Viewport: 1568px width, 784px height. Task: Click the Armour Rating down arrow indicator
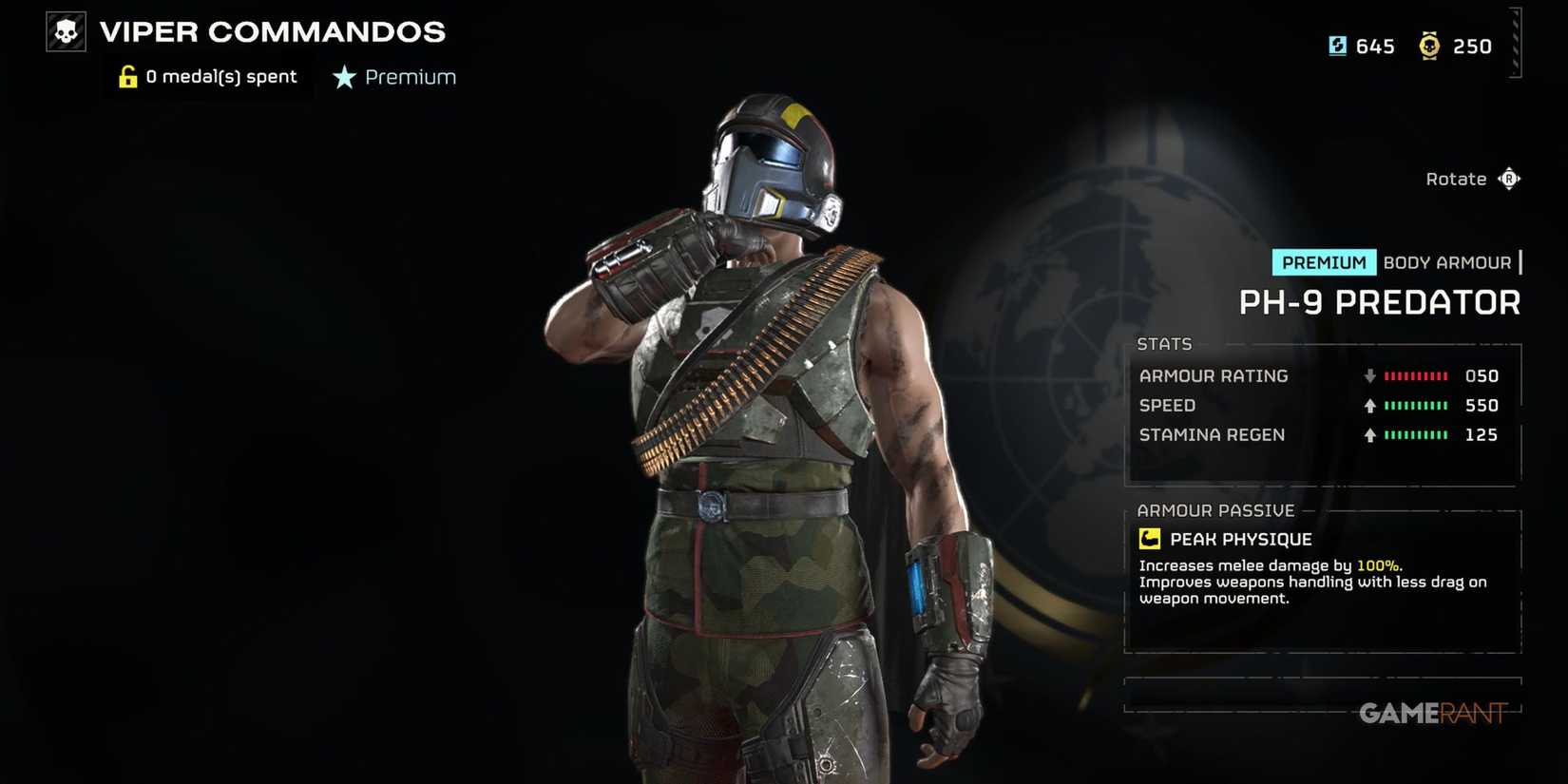pyautogui.click(x=1368, y=375)
